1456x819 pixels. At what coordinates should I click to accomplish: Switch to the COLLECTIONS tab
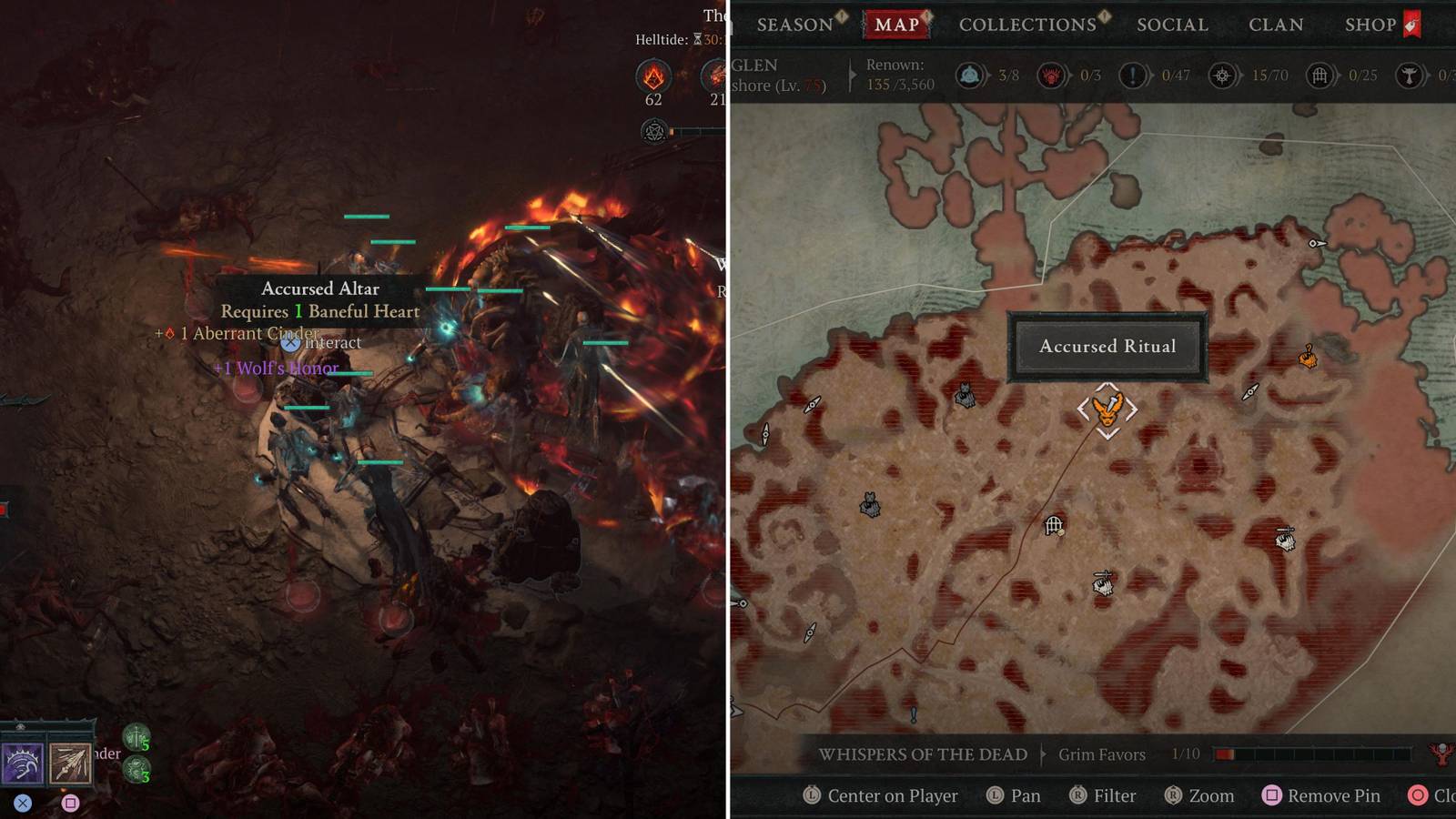pos(1028,25)
